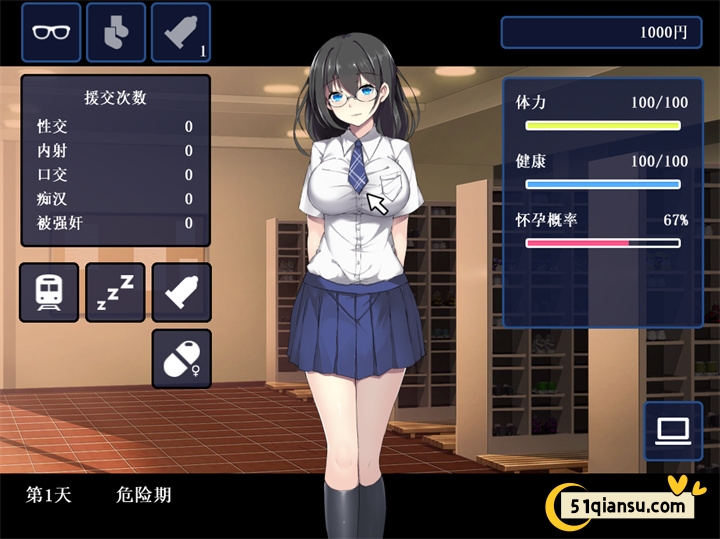Click the train icon button
720x539 pixels.
49,292
